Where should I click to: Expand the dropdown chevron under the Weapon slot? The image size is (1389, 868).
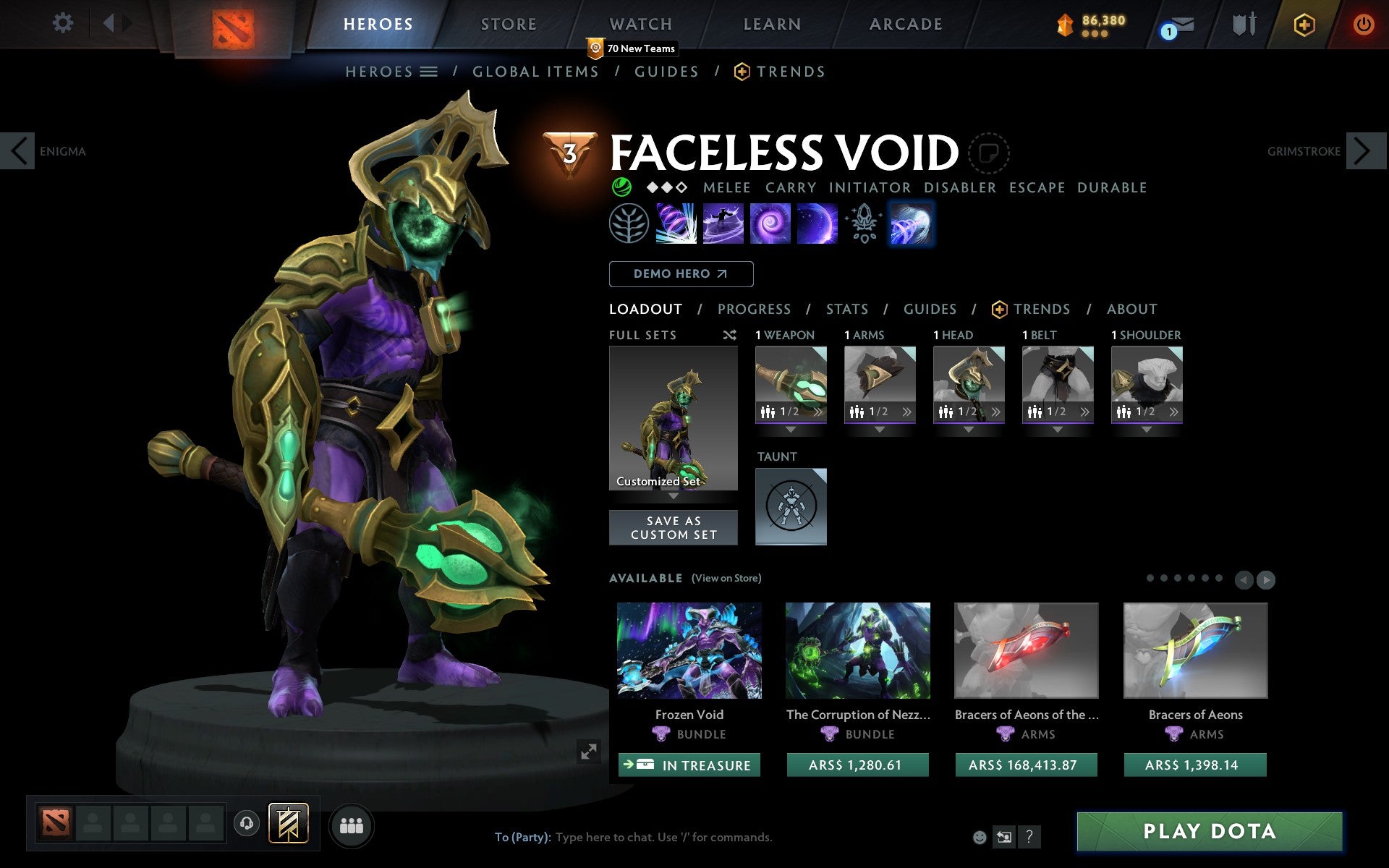pyautogui.click(x=790, y=427)
